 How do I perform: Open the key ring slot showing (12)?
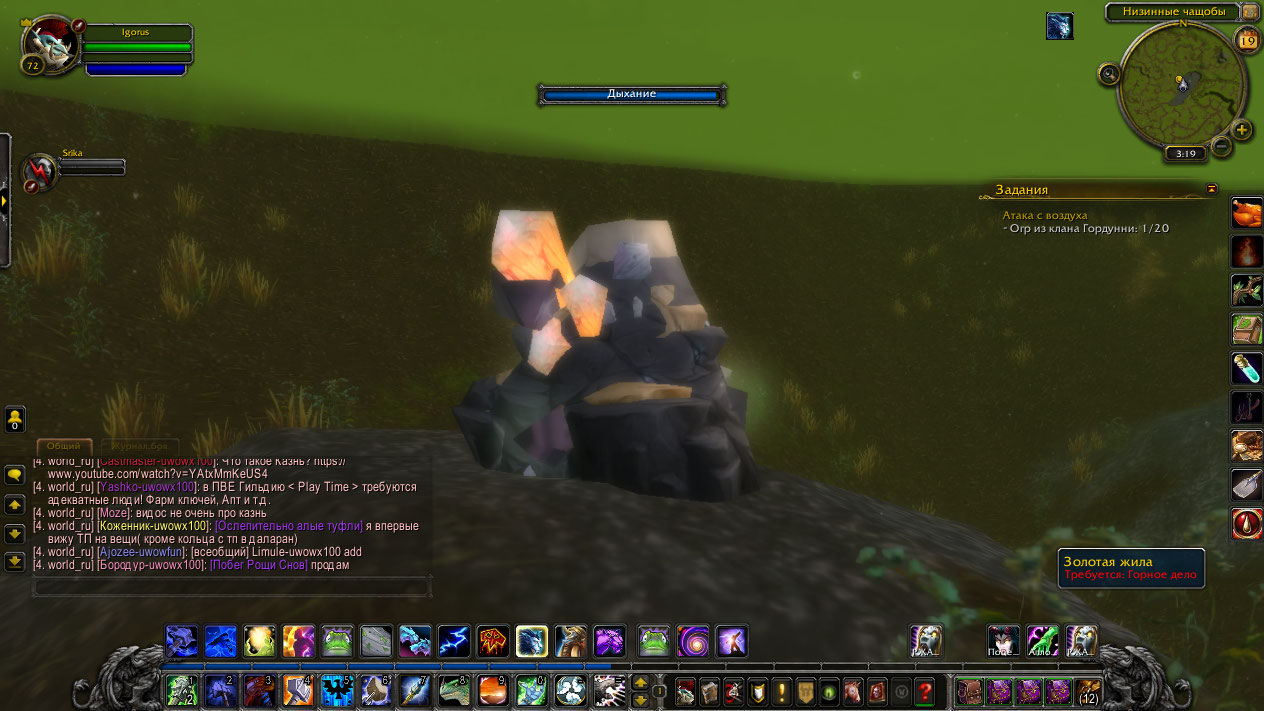[x=1088, y=691]
